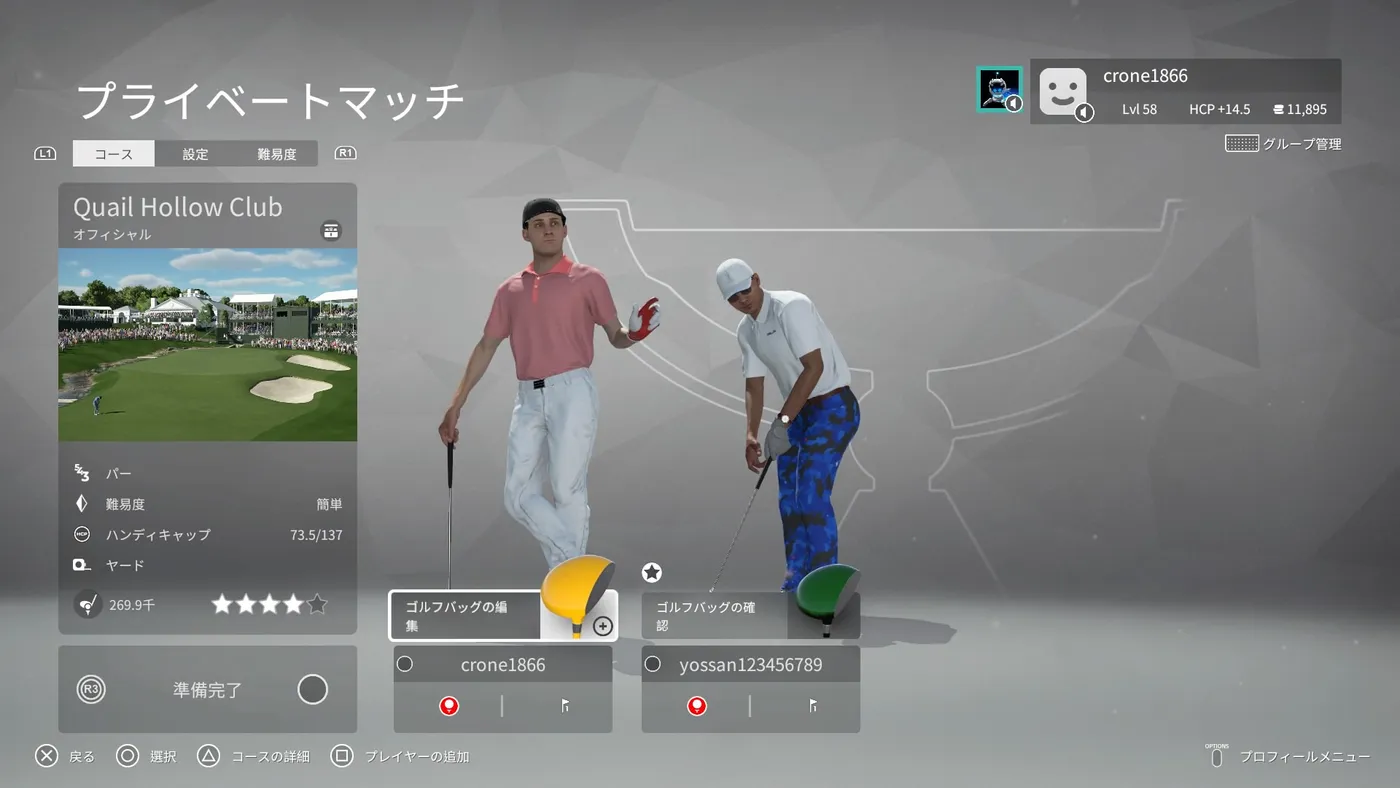Screen dimensions: 1400x788
Task: Click the 準備完了 ready button
Action: (207, 690)
